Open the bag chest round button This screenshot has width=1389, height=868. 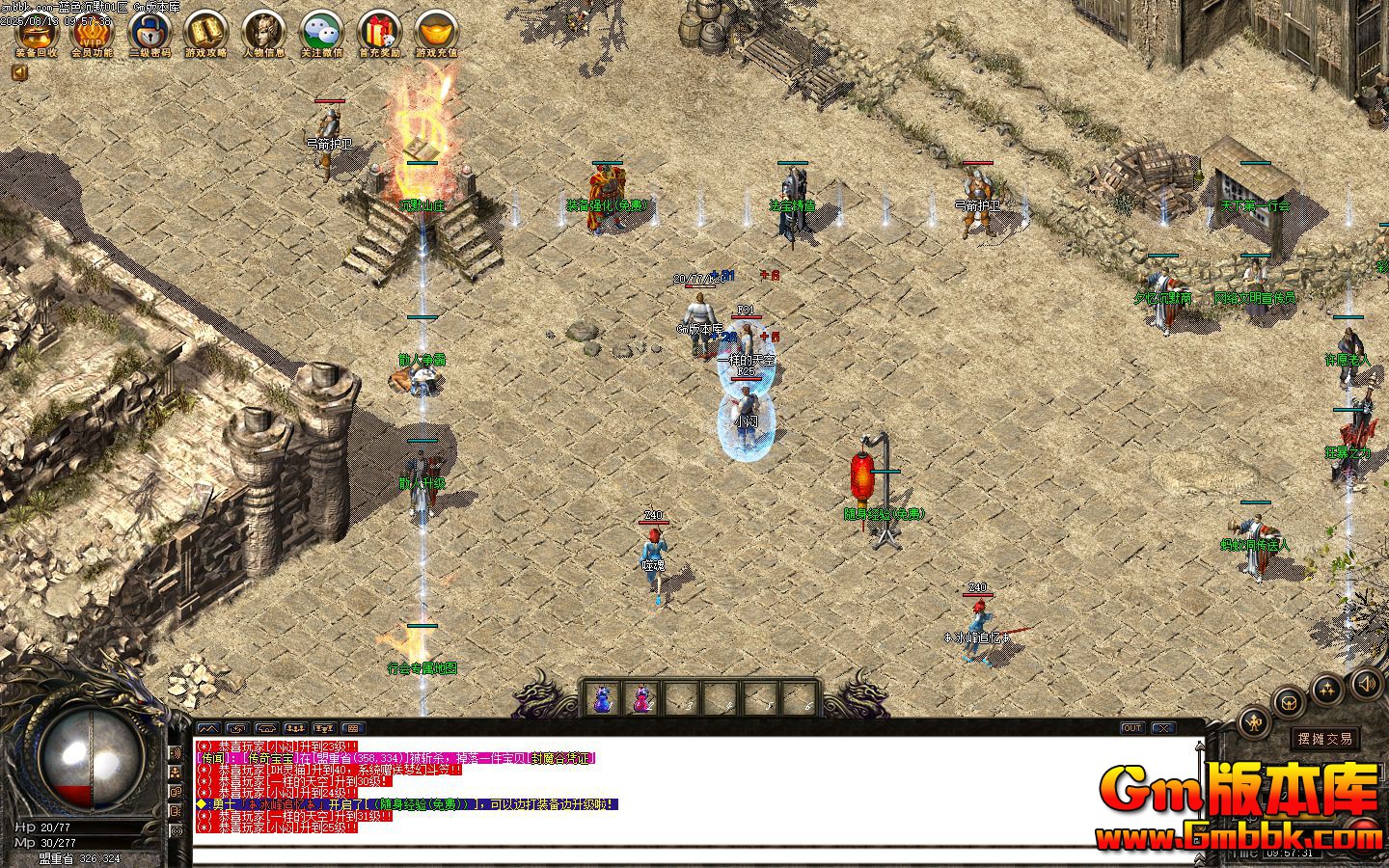pos(1288,701)
